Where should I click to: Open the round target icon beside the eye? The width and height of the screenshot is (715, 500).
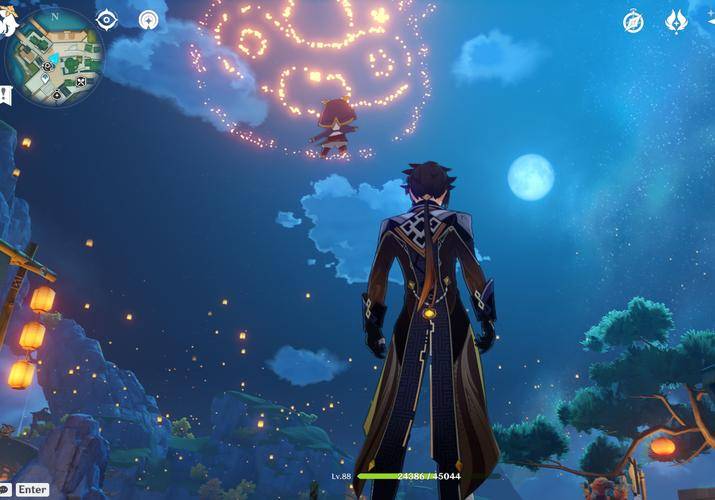(149, 19)
